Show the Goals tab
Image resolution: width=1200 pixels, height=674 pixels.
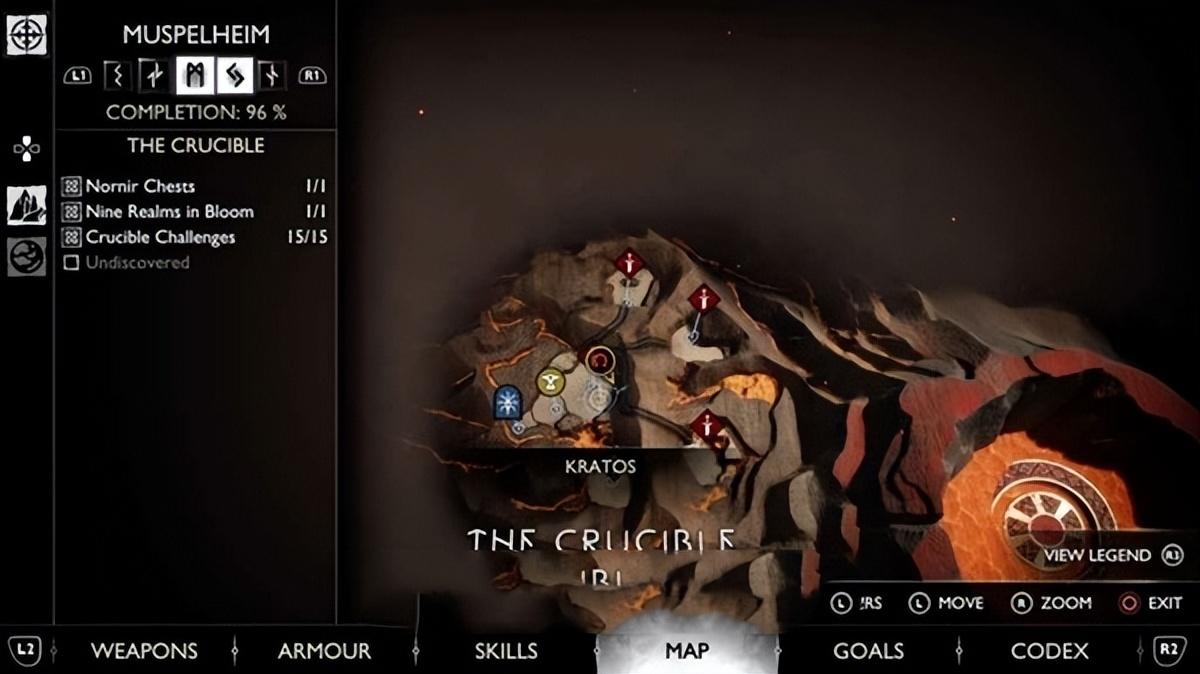click(868, 651)
